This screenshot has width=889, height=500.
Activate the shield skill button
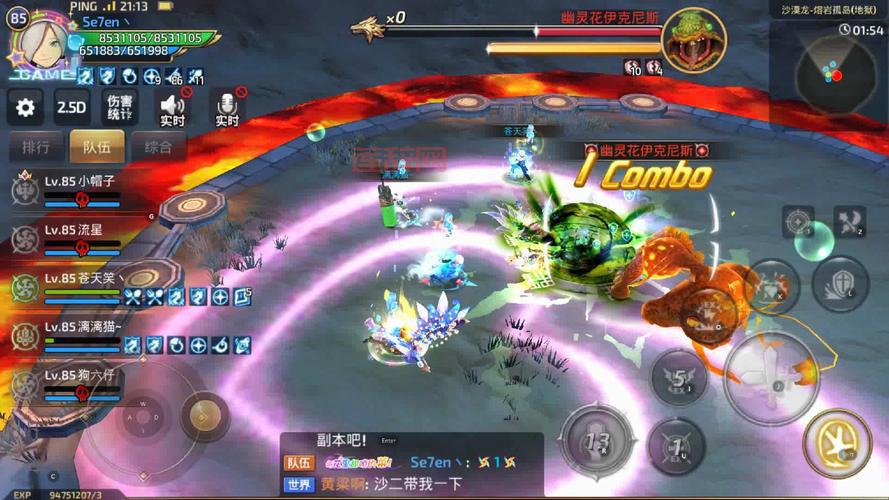(838, 285)
